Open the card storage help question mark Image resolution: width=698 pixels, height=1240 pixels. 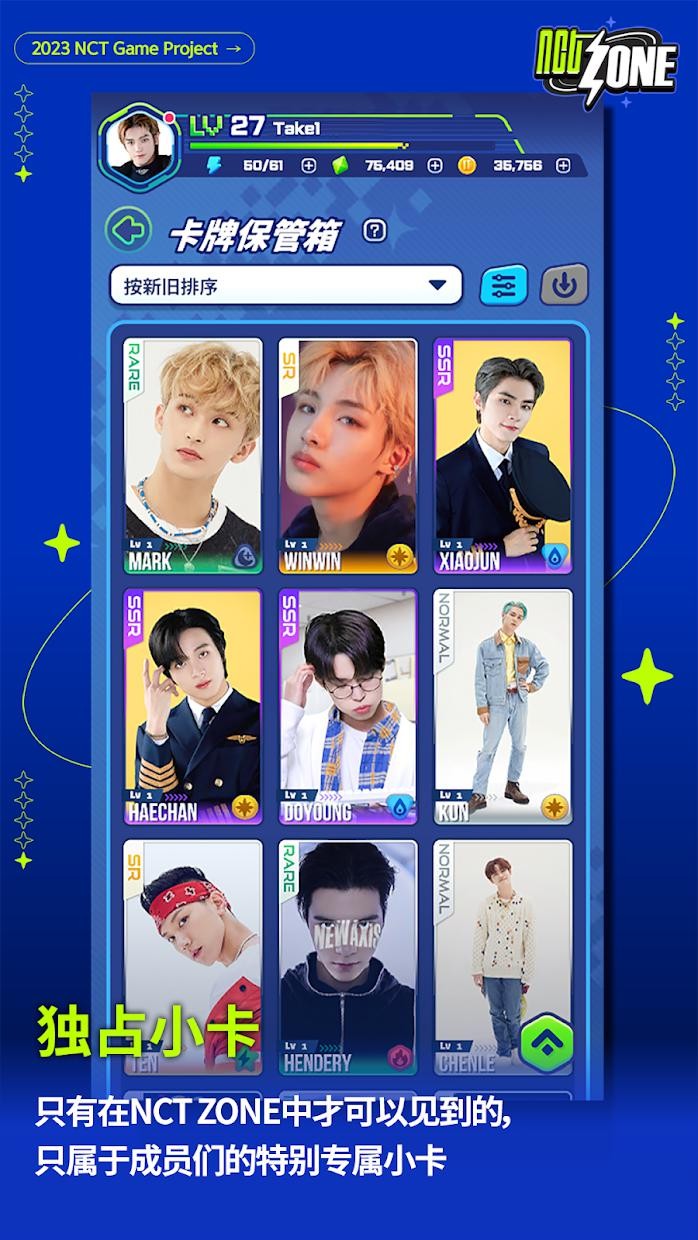[x=375, y=231]
